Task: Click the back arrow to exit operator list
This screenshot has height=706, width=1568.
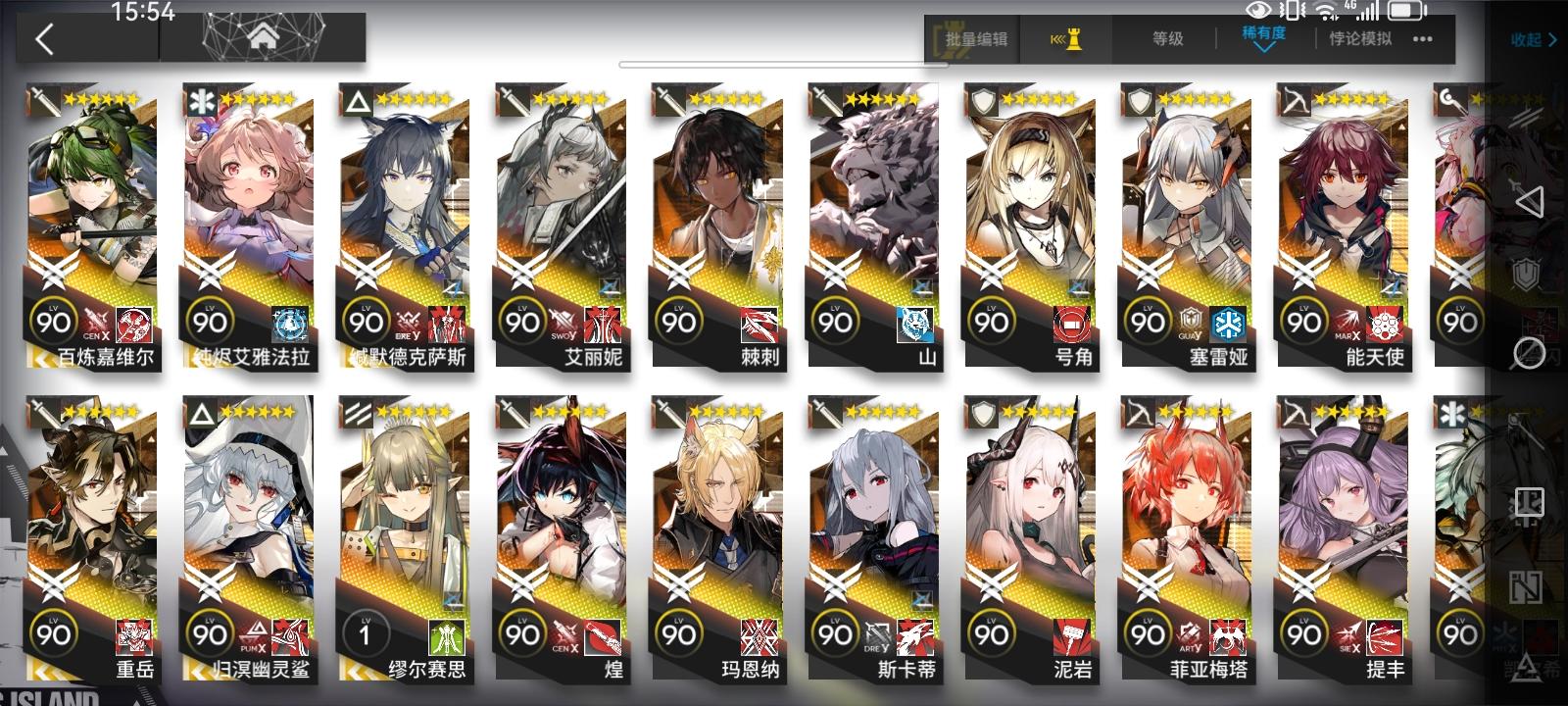Action: (x=47, y=41)
